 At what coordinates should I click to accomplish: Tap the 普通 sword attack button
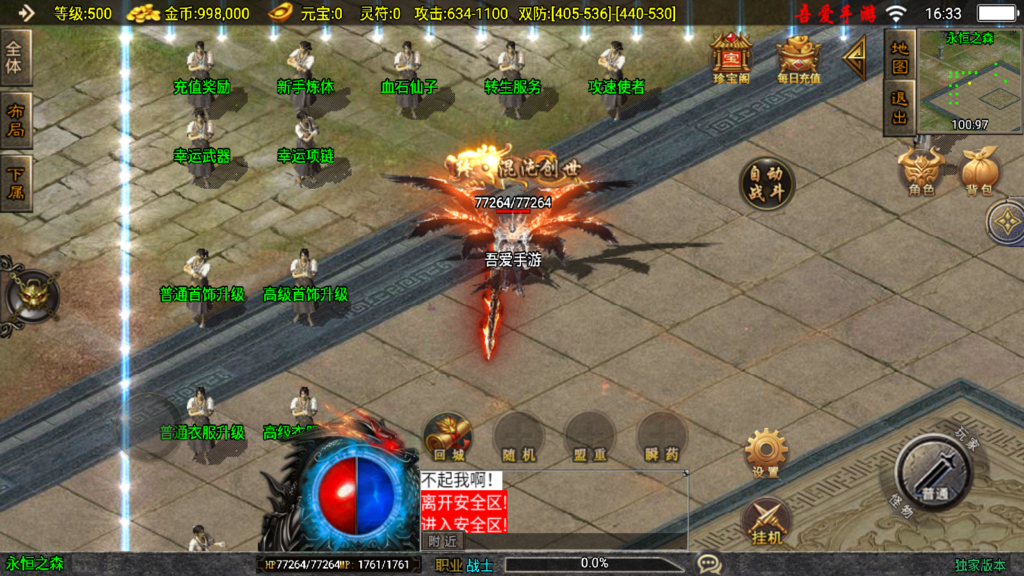point(934,473)
